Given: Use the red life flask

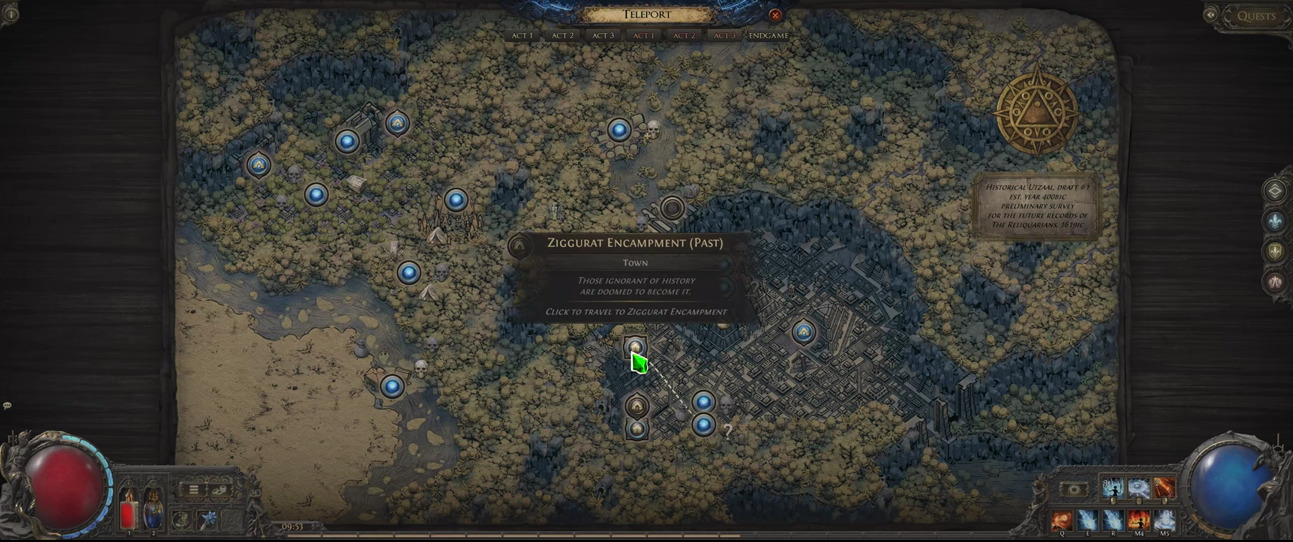Looking at the screenshot, I should pos(128,510).
